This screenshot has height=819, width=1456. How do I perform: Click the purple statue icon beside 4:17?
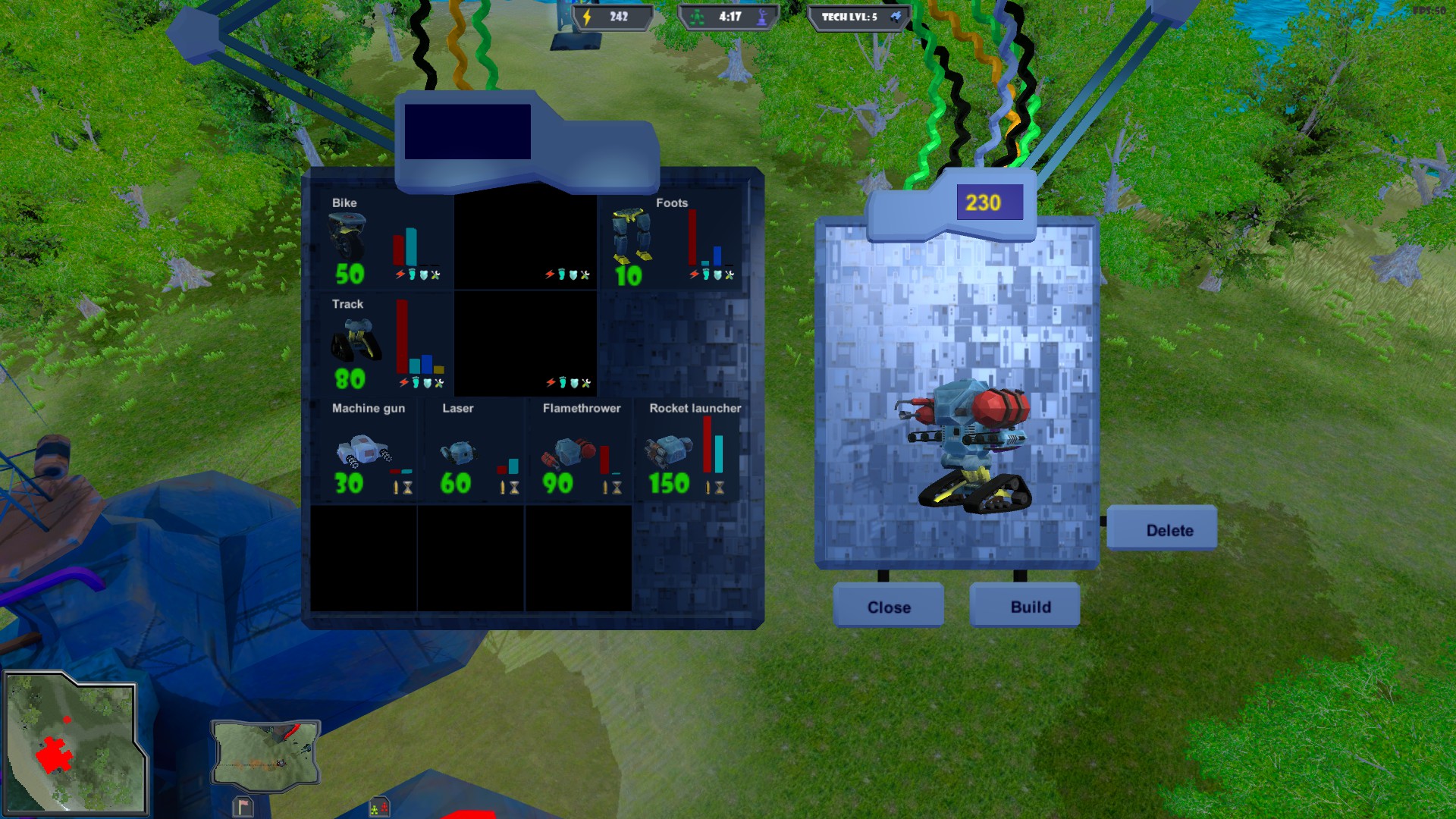tap(764, 17)
